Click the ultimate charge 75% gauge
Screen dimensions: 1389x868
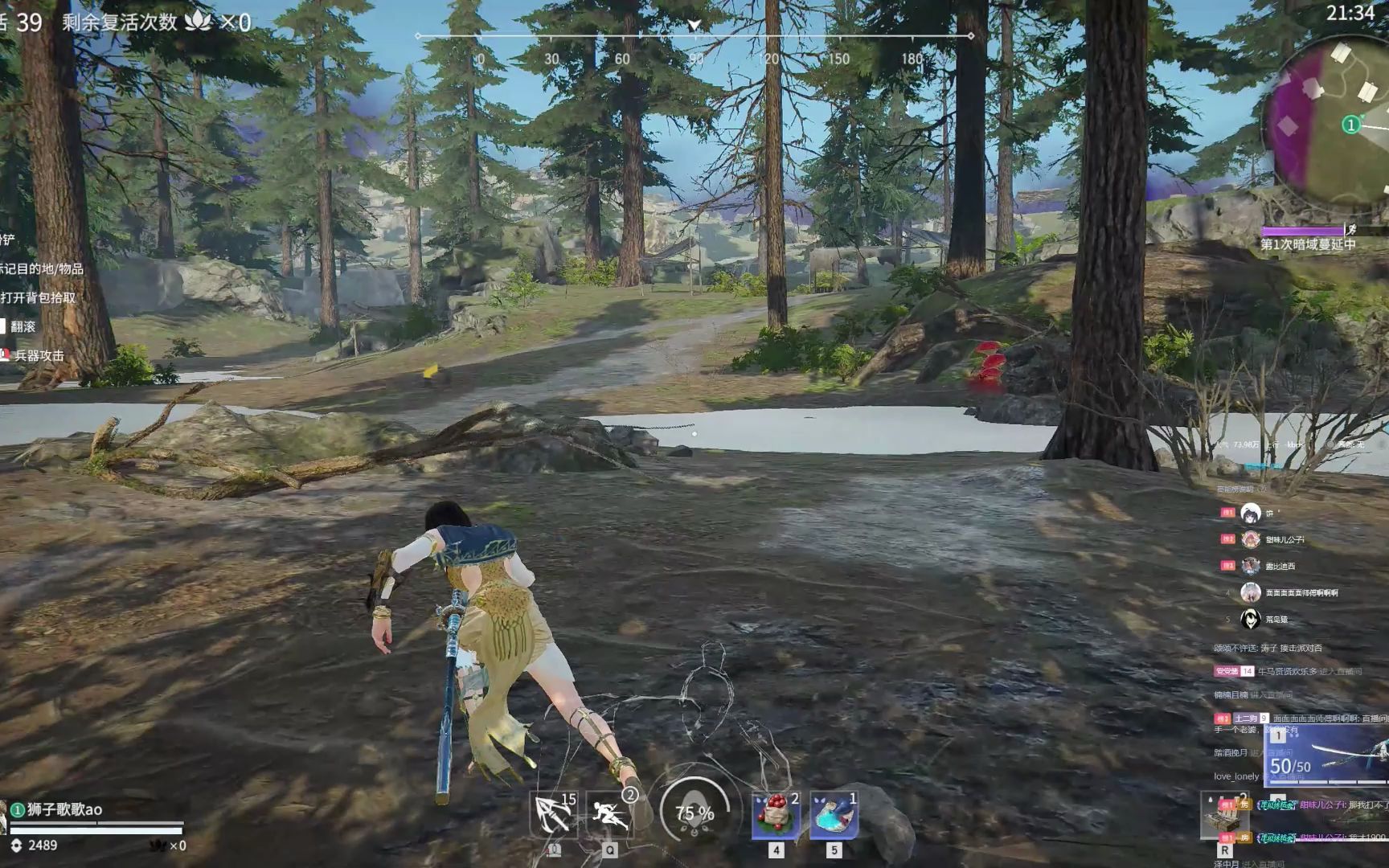point(694,813)
